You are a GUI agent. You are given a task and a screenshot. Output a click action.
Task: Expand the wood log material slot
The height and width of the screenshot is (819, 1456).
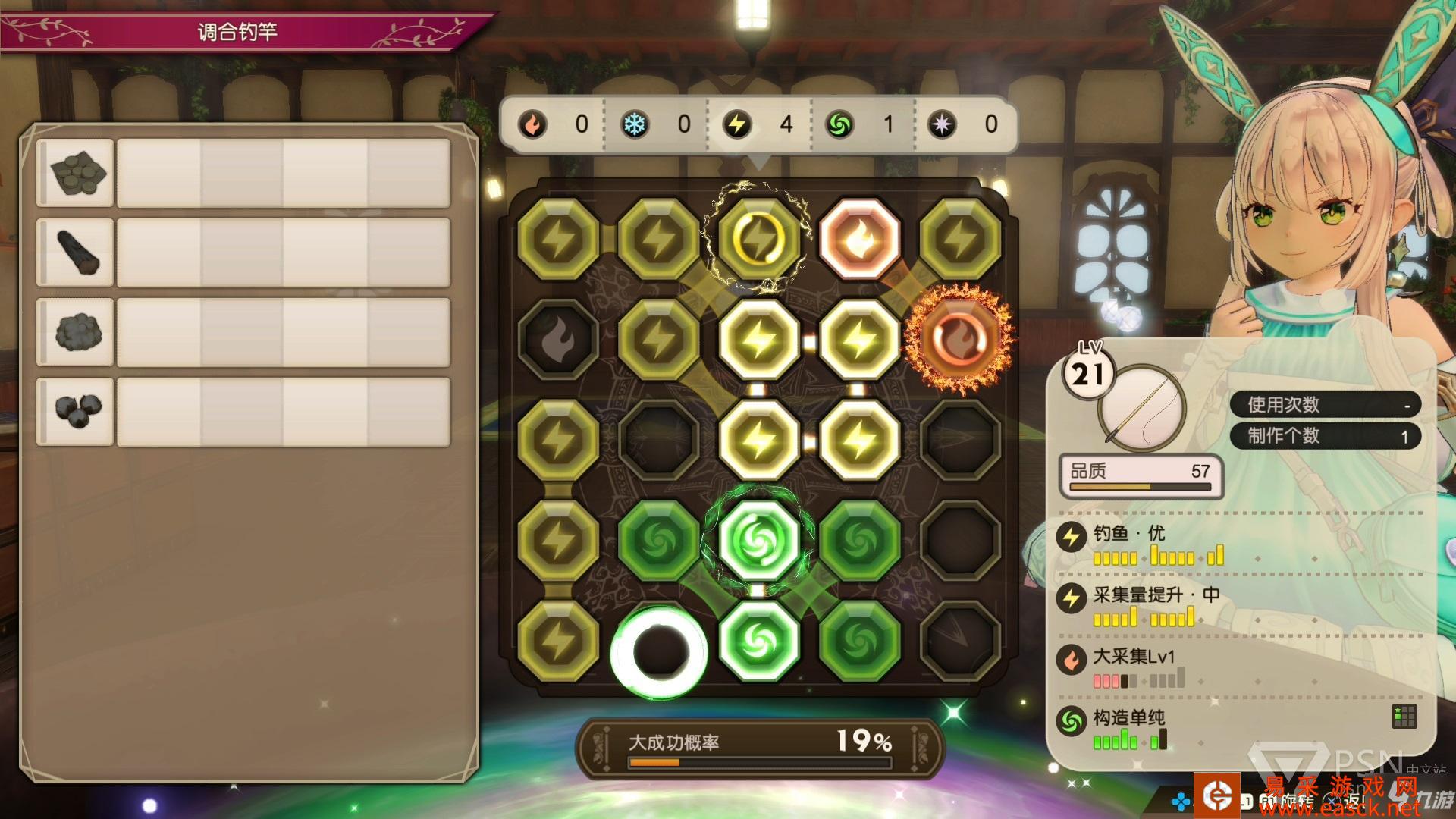pyautogui.click(x=75, y=253)
